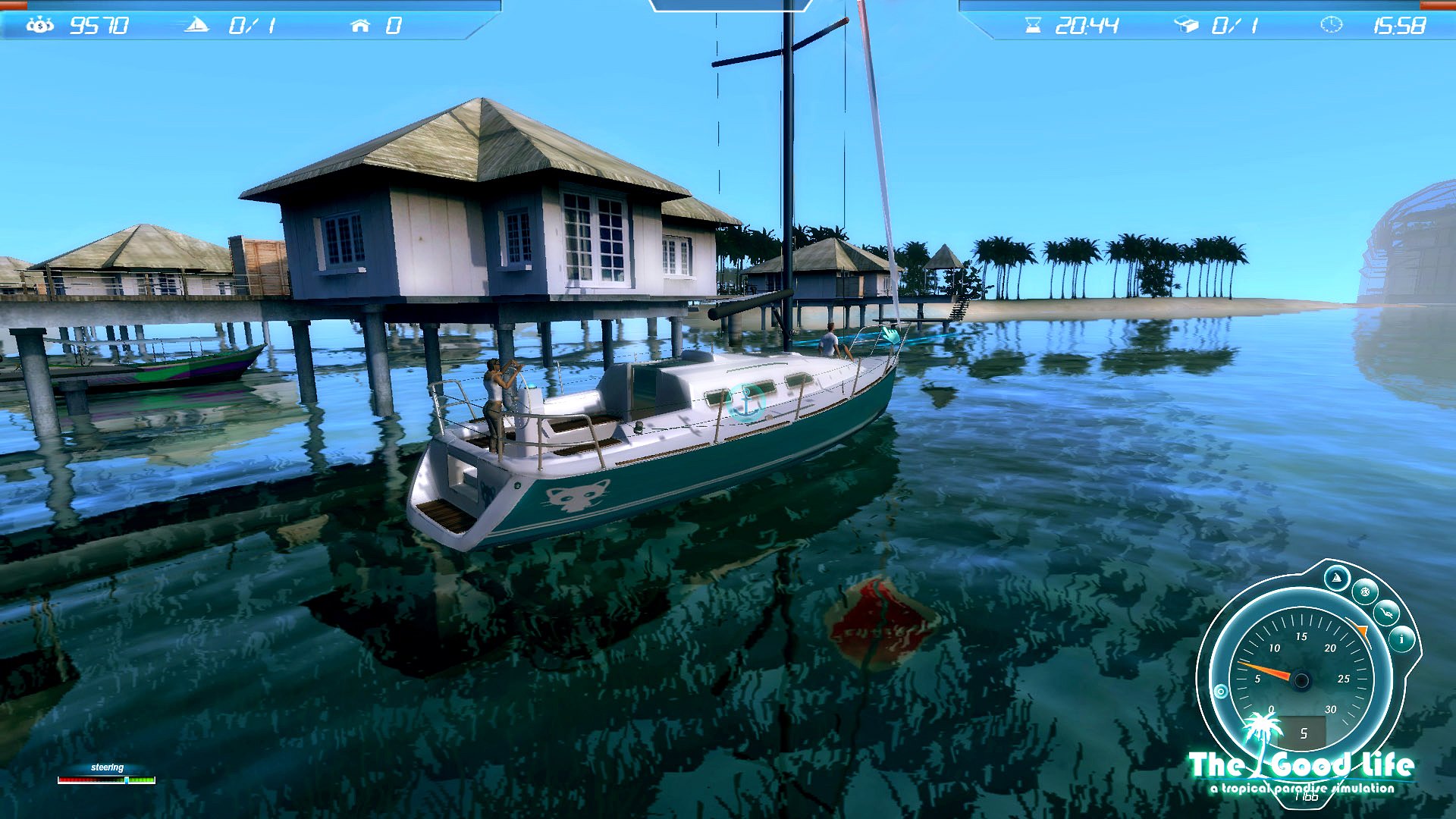Screen dimensions: 1456x819
Task: Select the sailboat icon in the top bar
Action: [x=196, y=24]
